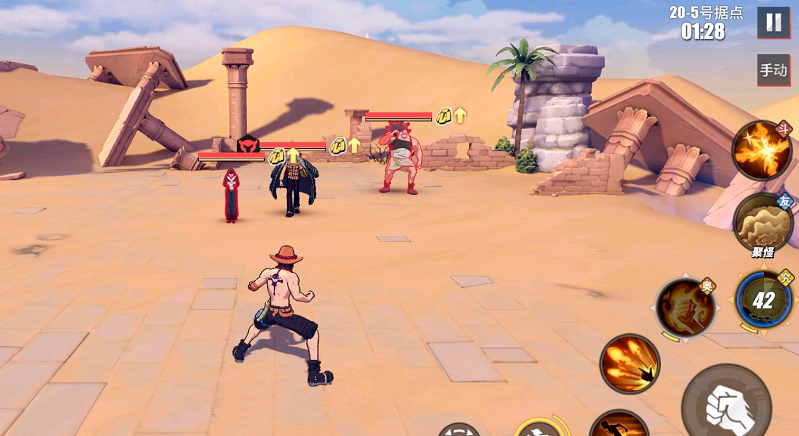
Task: Cast the fire barrage skill
Action: [630, 363]
